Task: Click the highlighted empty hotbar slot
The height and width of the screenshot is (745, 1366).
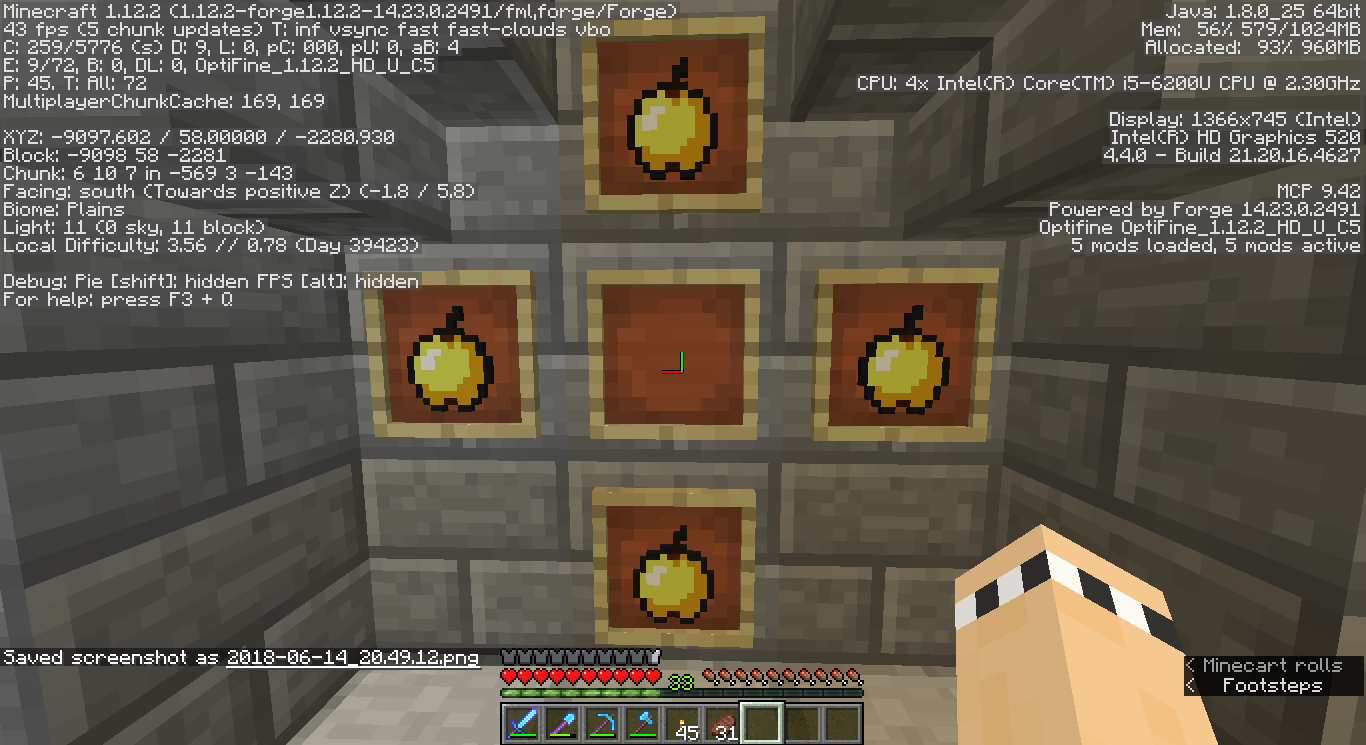Action: [762, 722]
